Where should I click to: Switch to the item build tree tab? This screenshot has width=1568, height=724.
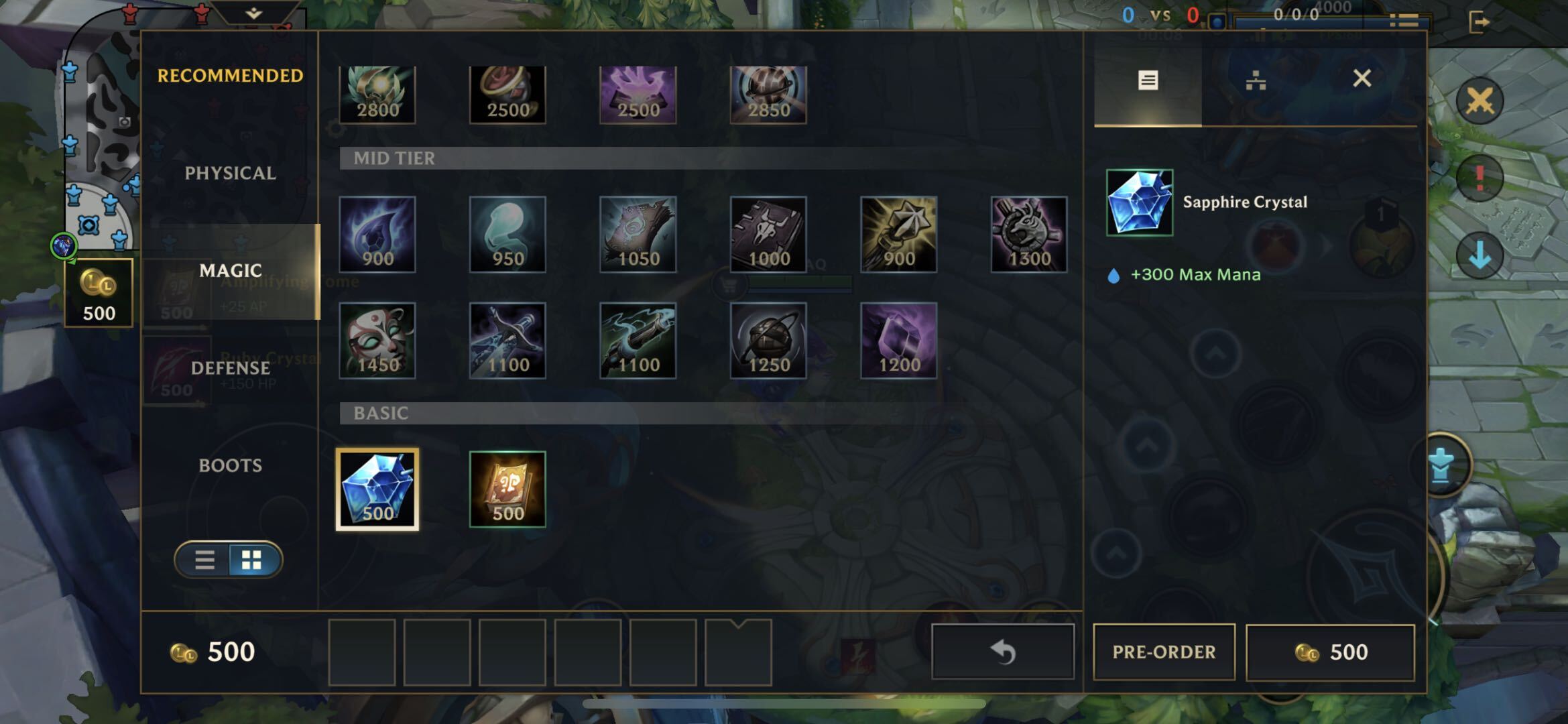(1255, 81)
